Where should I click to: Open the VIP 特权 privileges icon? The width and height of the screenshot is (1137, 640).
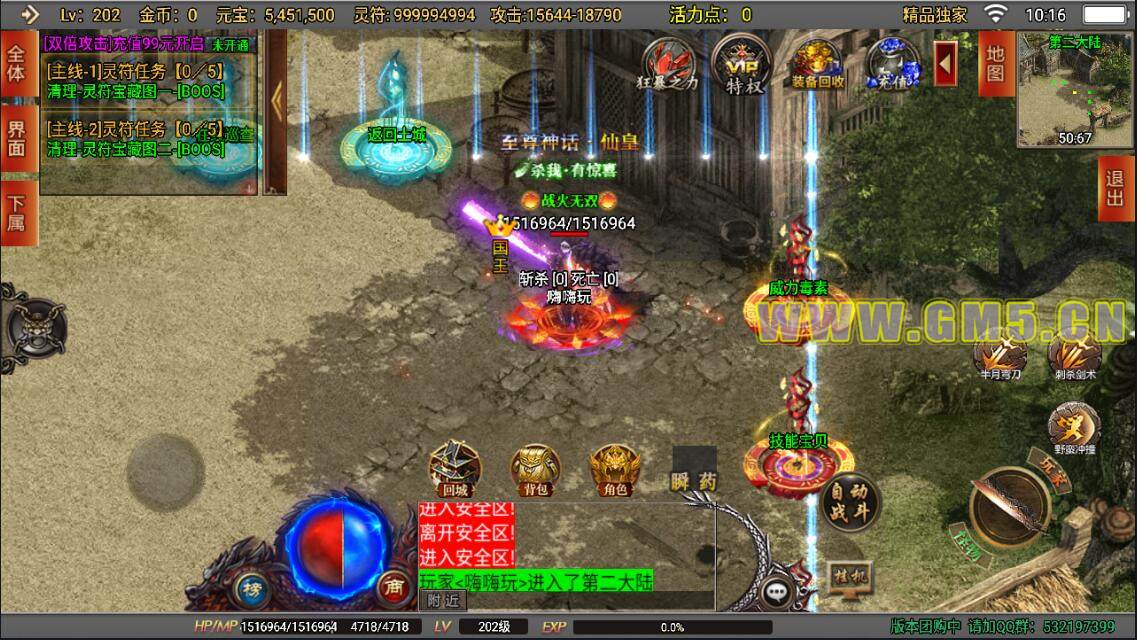point(741,63)
